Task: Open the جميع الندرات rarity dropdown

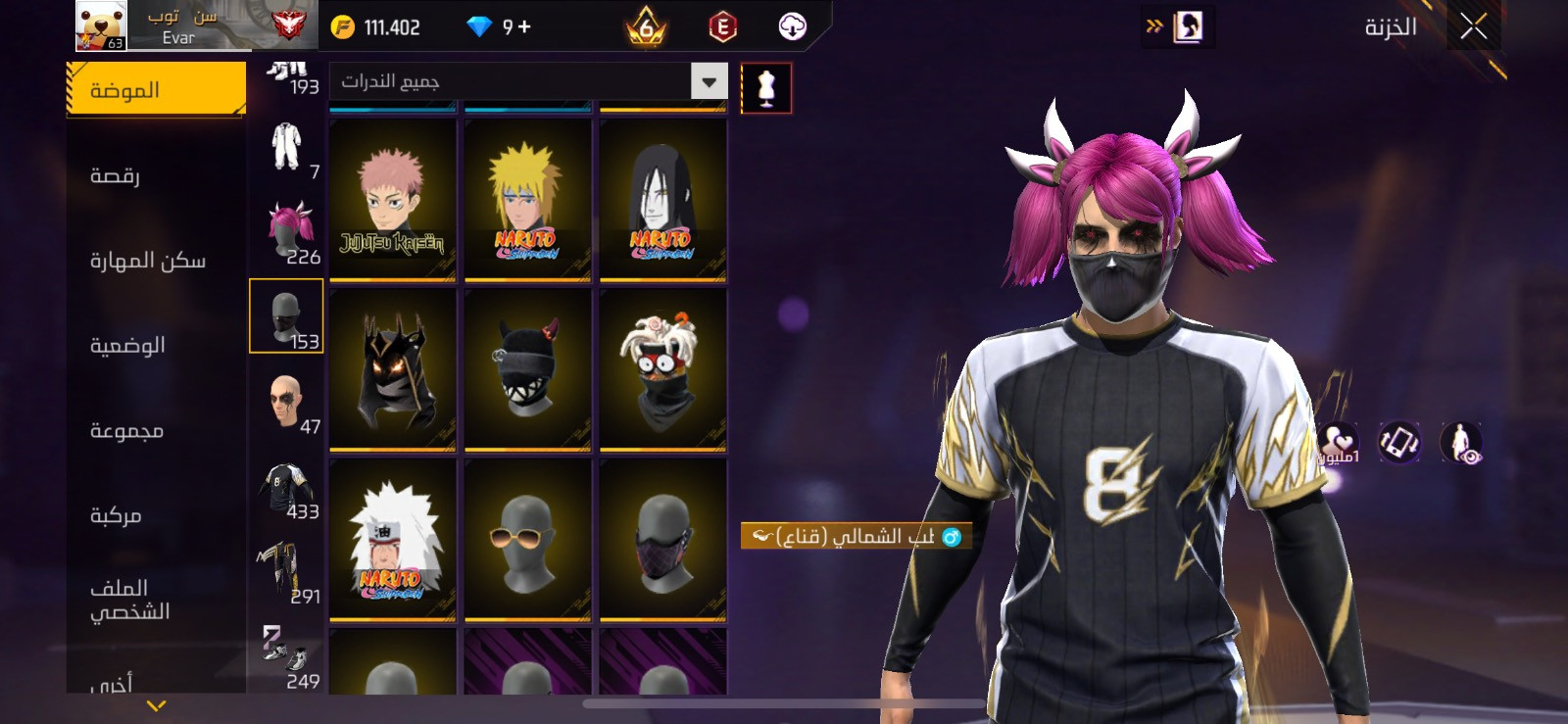Action: coord(528,81)
